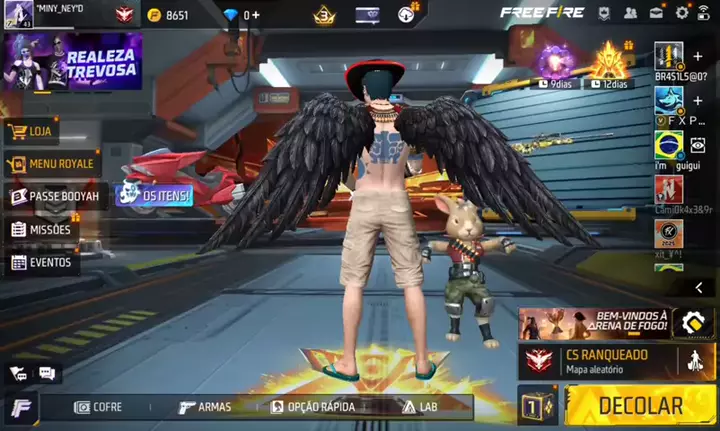Click the gold coins balance 8651

click(168, 15)
